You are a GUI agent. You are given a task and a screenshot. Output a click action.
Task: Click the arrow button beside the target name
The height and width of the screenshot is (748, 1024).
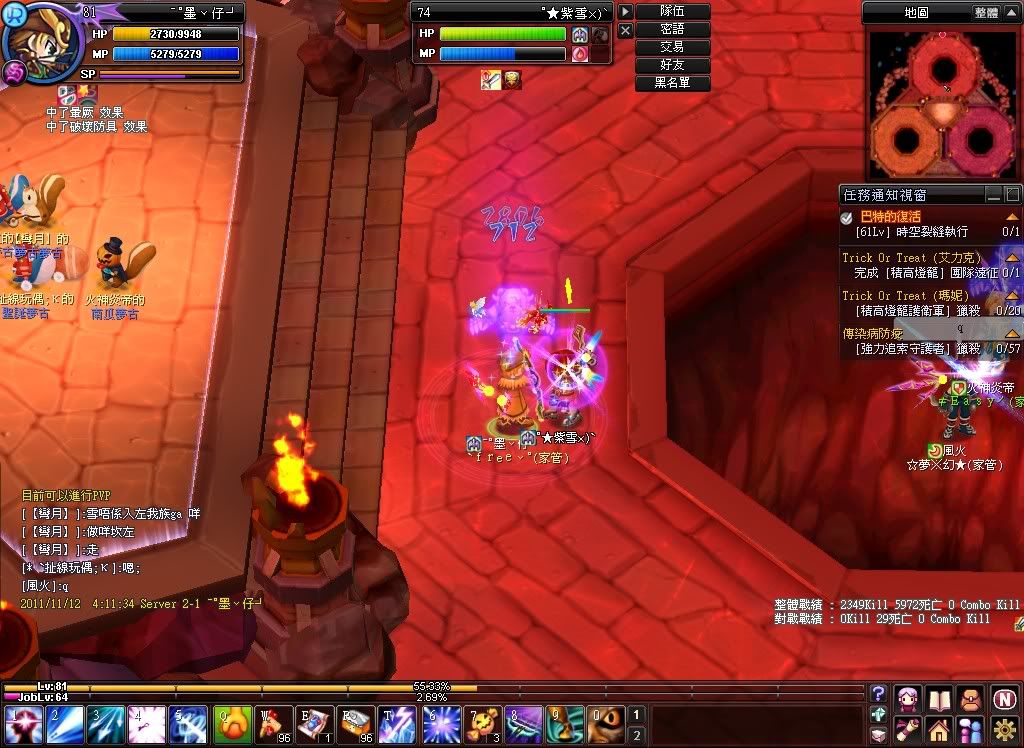[626, 11]
